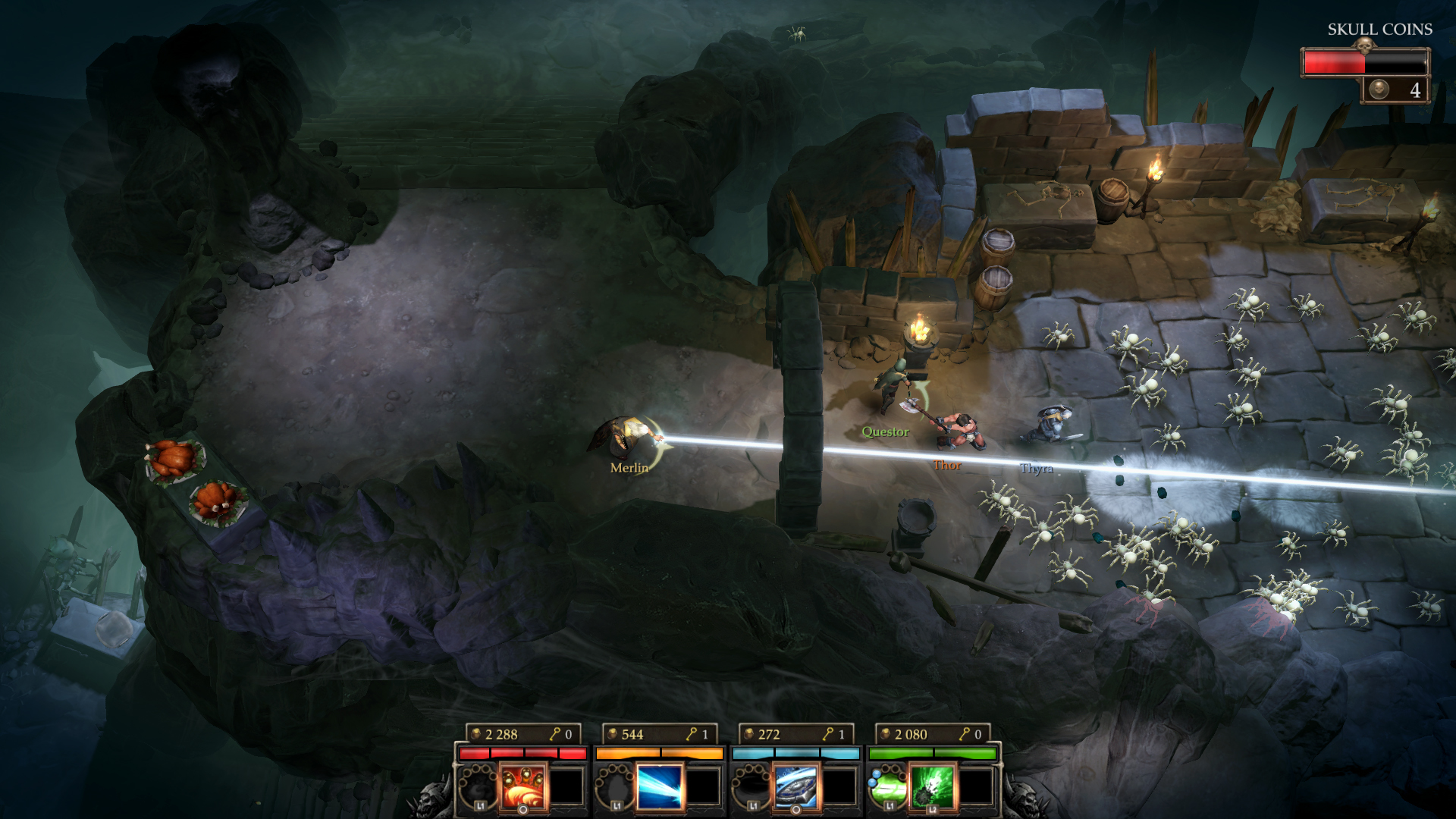Expand Thor's empty relic slot
1456x819 pixels.
point(703,789)
